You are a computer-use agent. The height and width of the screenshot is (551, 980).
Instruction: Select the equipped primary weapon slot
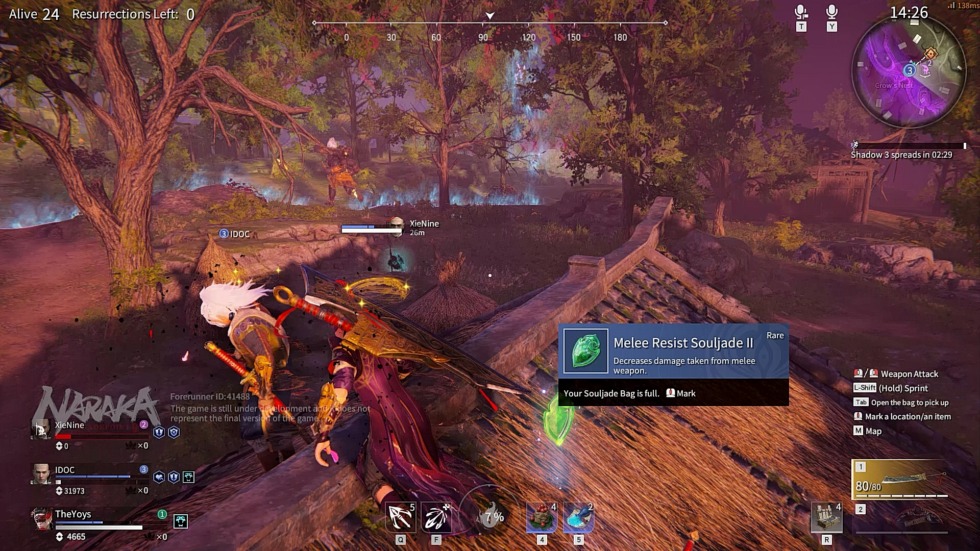[x=900, y=480]
